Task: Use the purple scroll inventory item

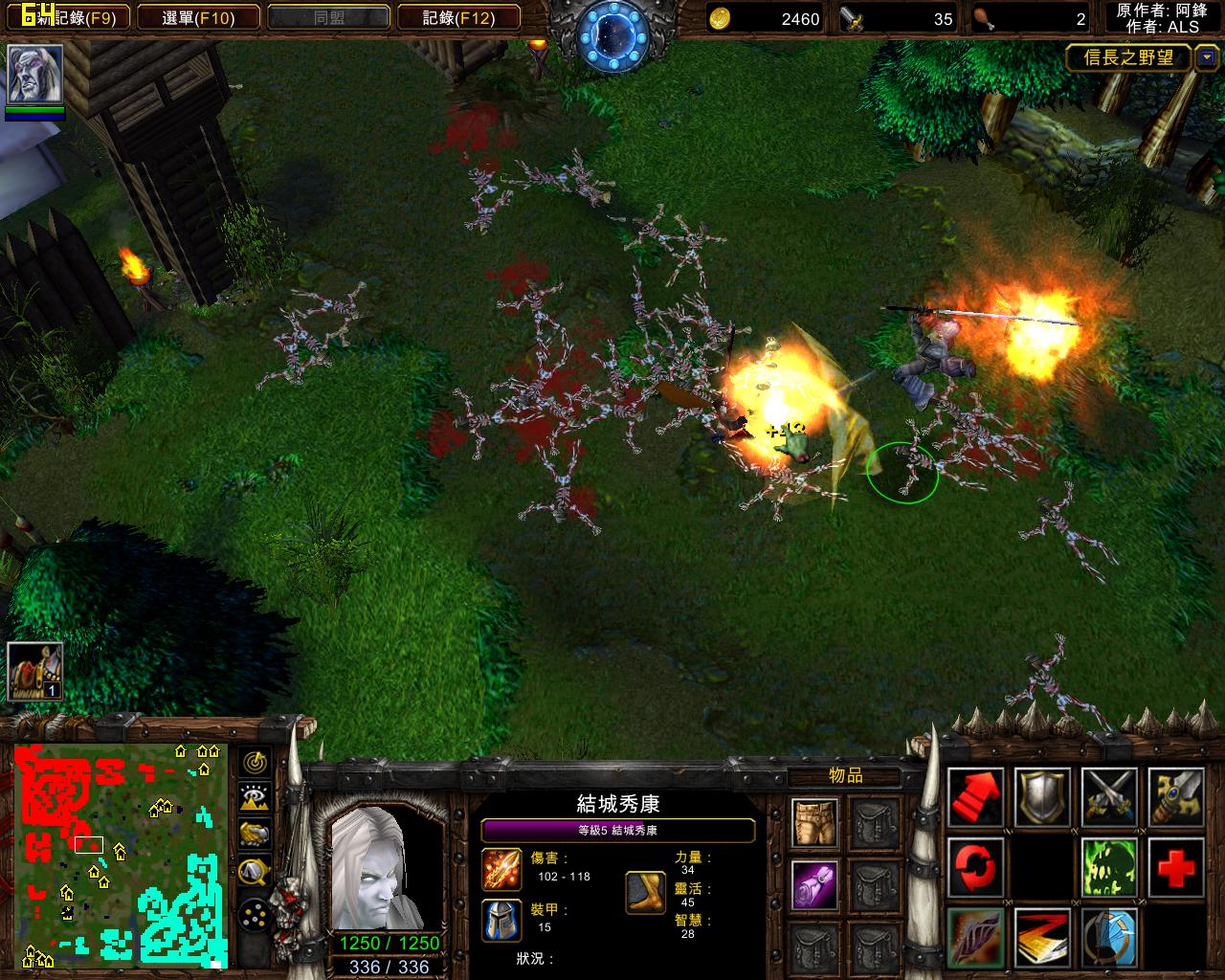Action: click(x=814, y=883)
